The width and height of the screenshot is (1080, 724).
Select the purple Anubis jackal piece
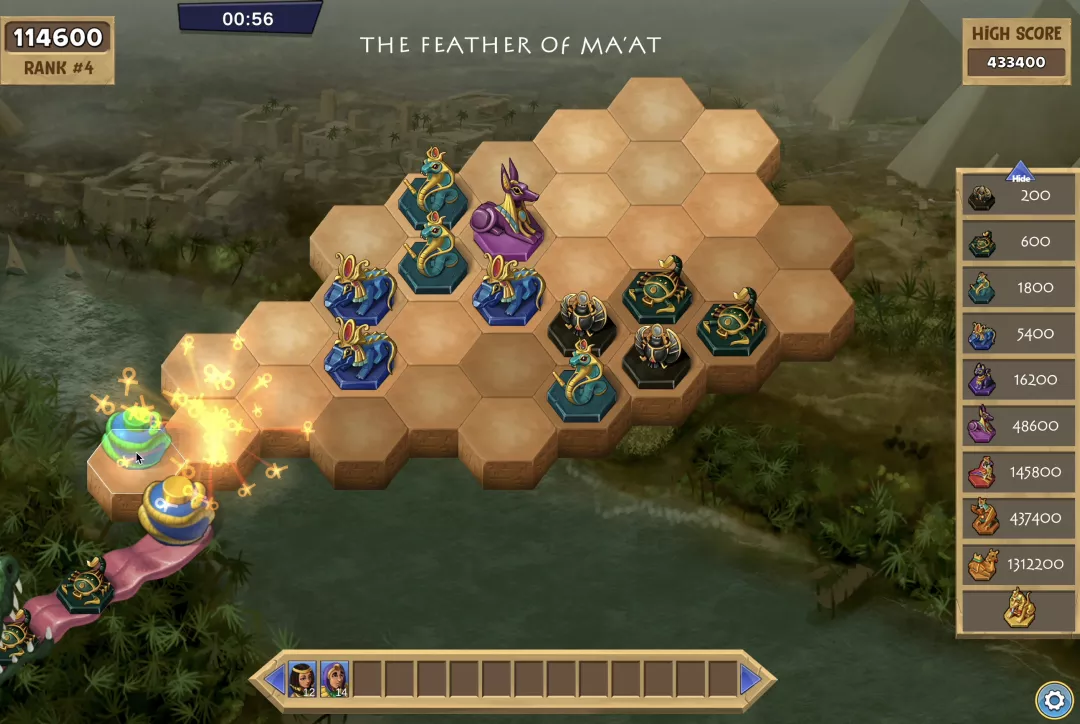tap(508, 212)
